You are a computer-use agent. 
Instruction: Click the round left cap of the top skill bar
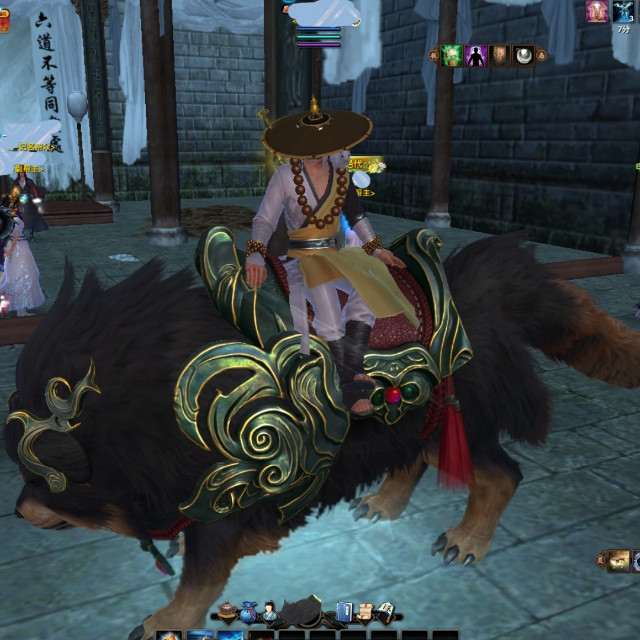(x=434, y=55)
